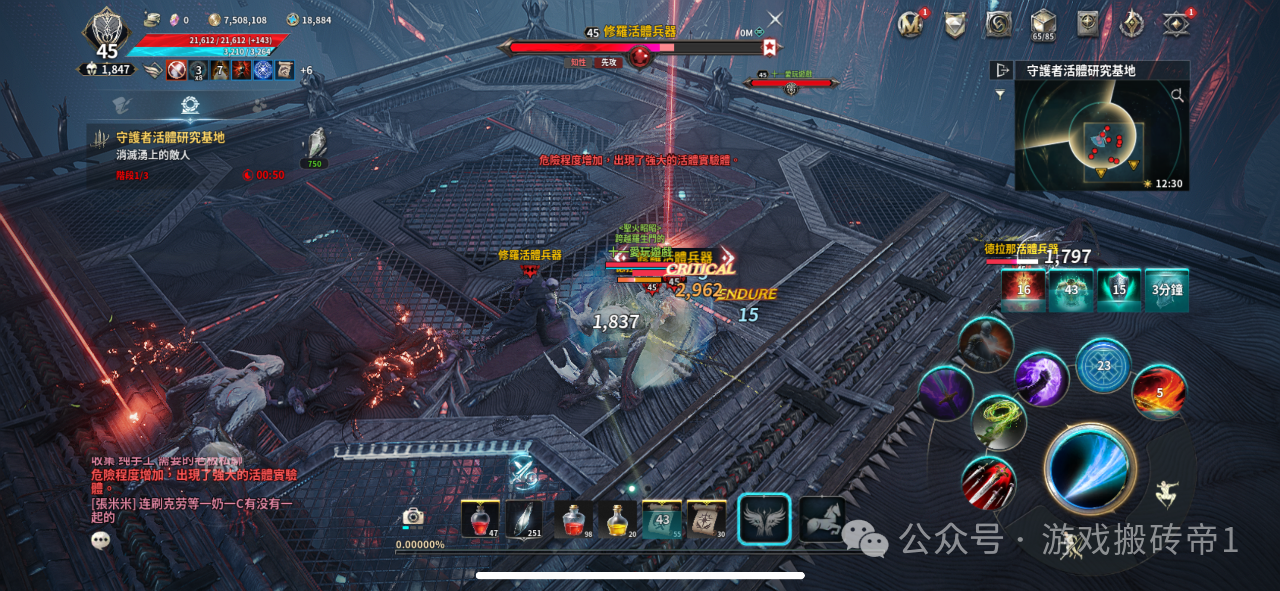Click the exit dungeon arrow button
The height and width of the screenshot is (591, 1280).
pyautogui.click(x=1001, y=70)
